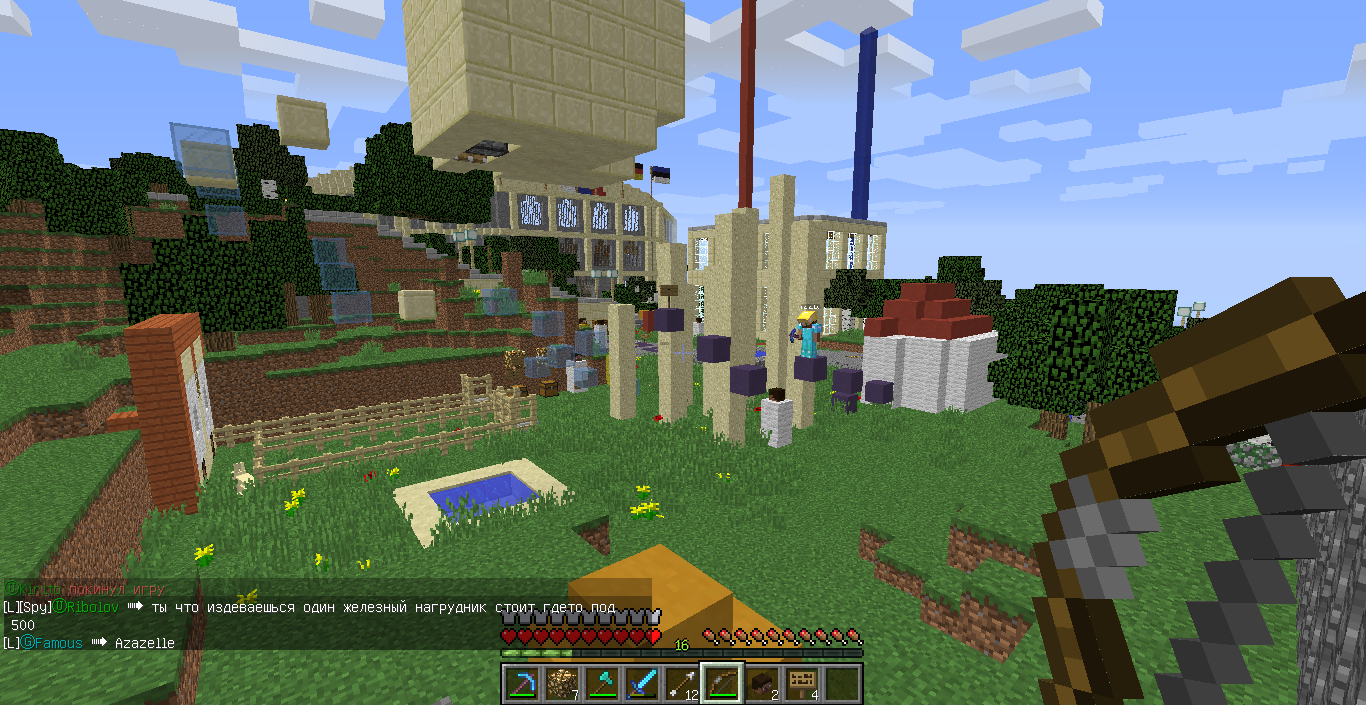
Task: Select the glowstone stack of 7
Action: click(x=561, y=684)
